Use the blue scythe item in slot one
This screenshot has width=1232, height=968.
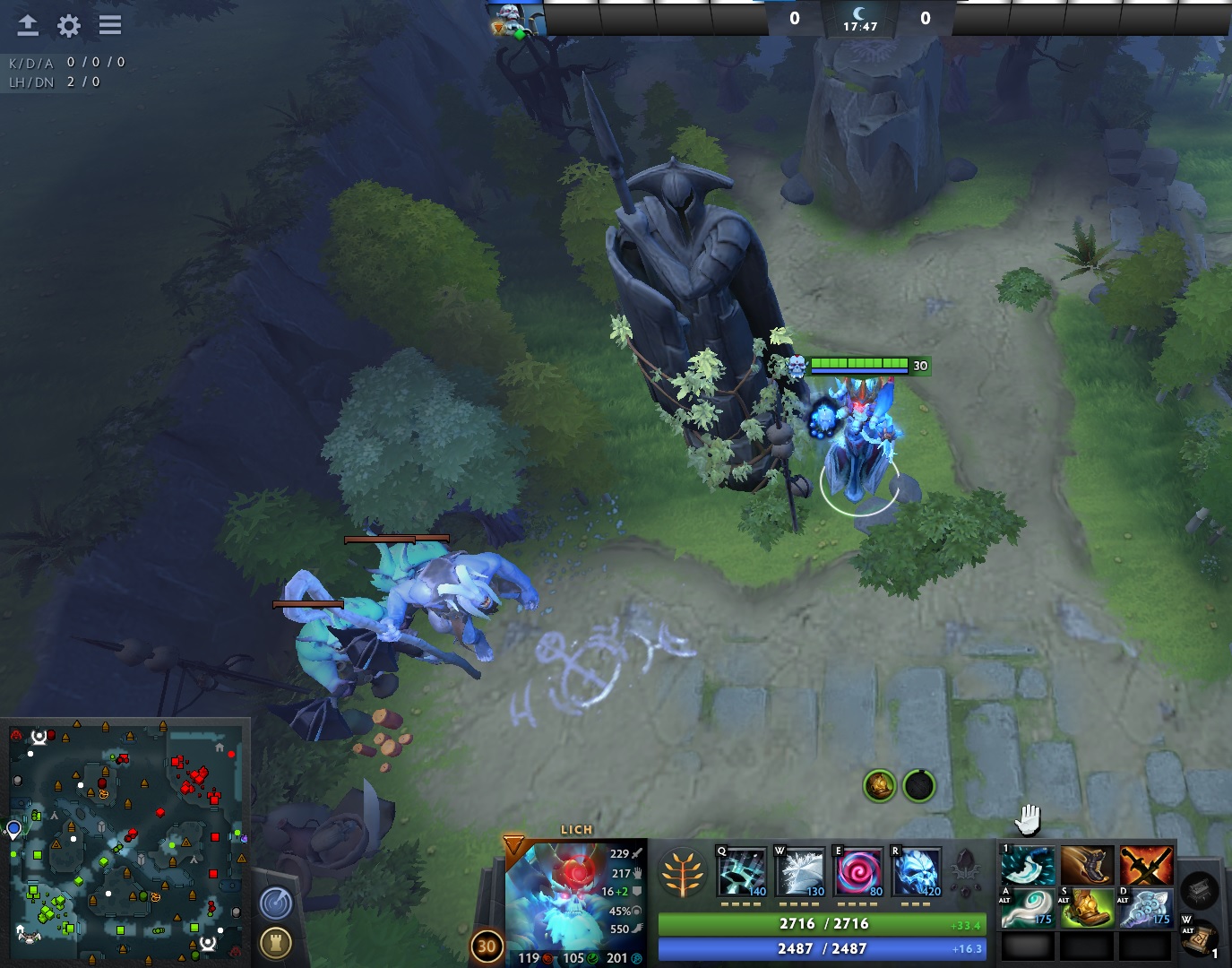(x=1028, y=866)
